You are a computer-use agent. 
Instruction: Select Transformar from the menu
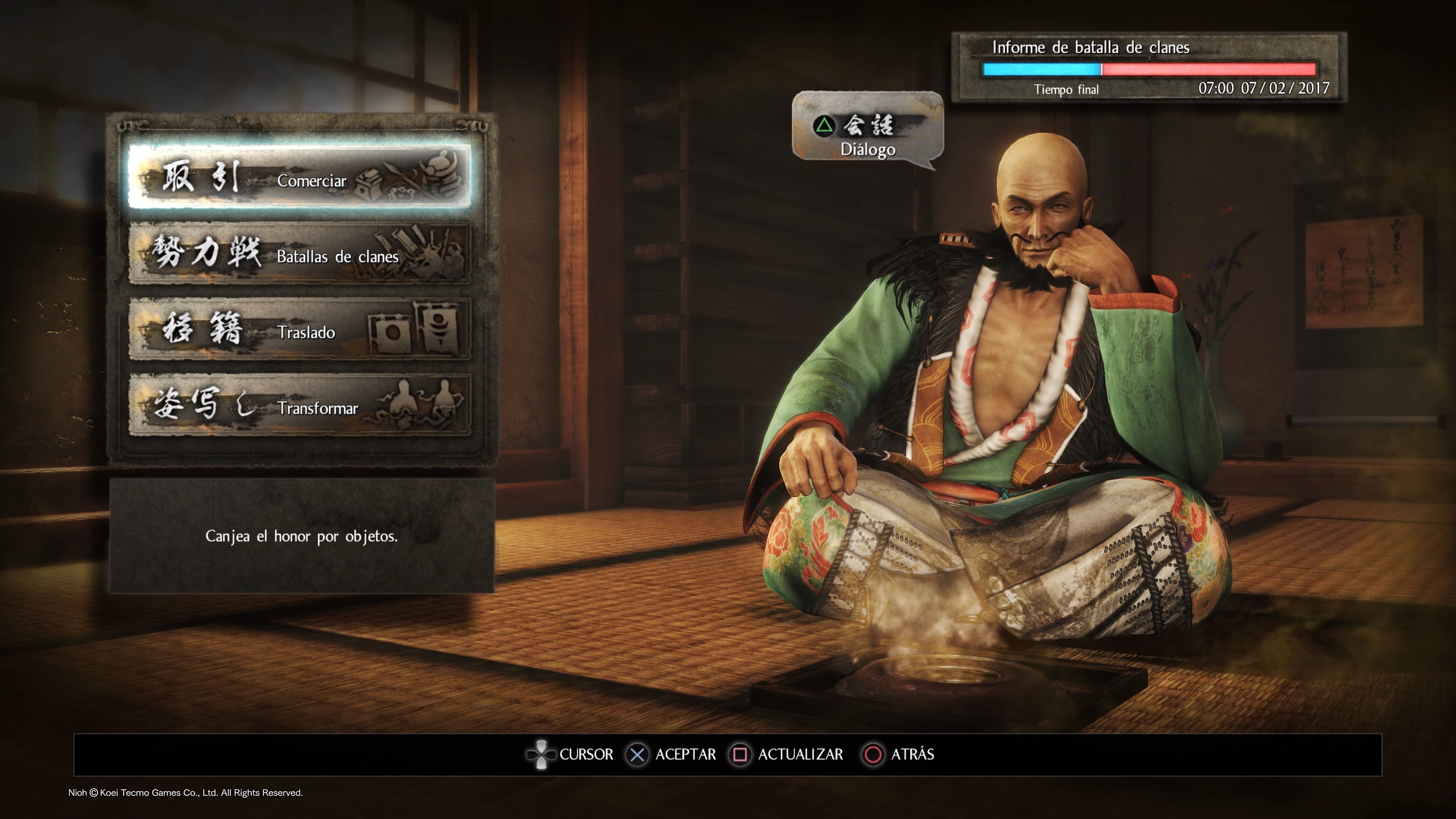coord(300,405)
